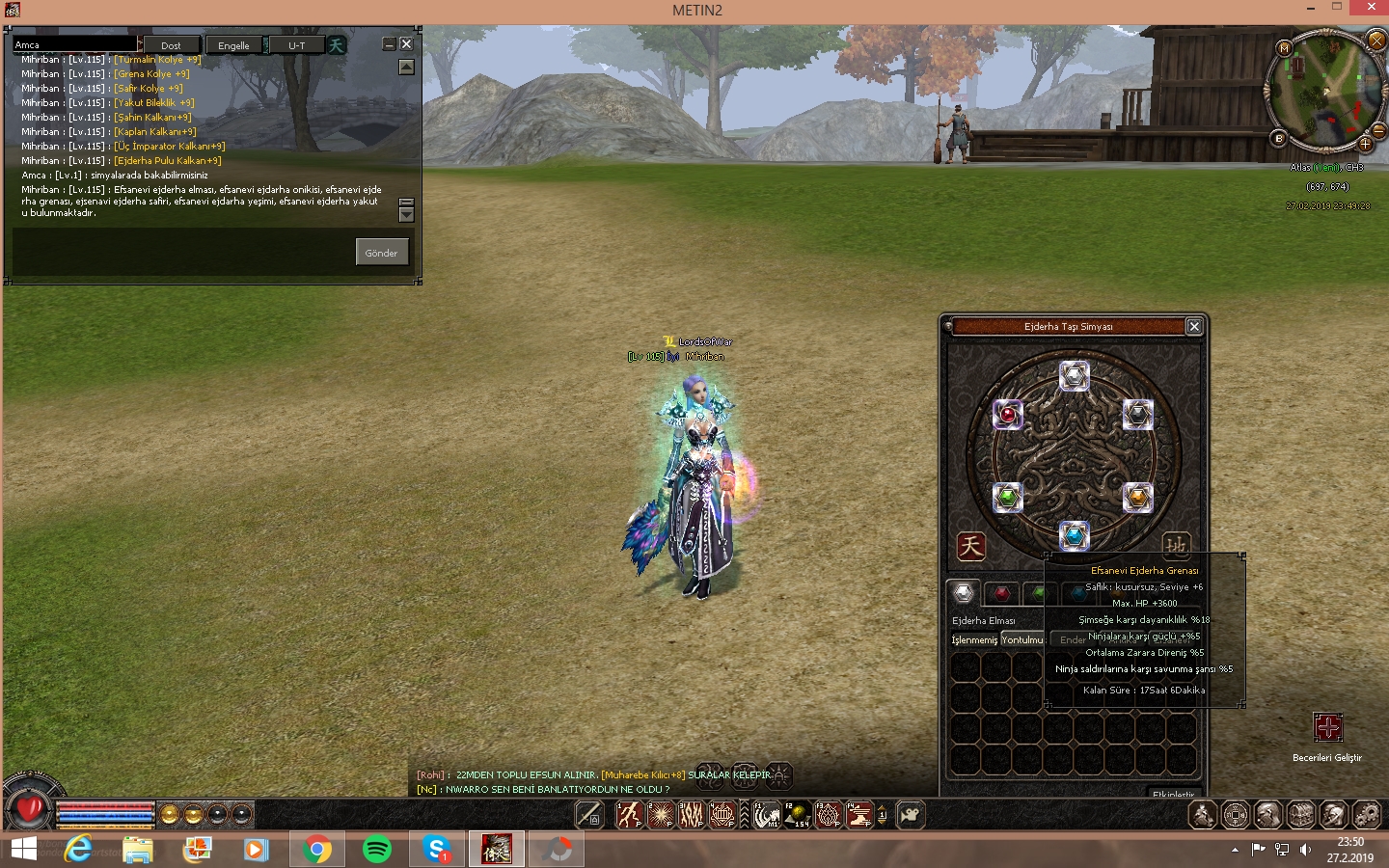Screen dimensions: 1389x868
Task: Activate the F1 horse skill slot
Action: (x=767, y=816)
